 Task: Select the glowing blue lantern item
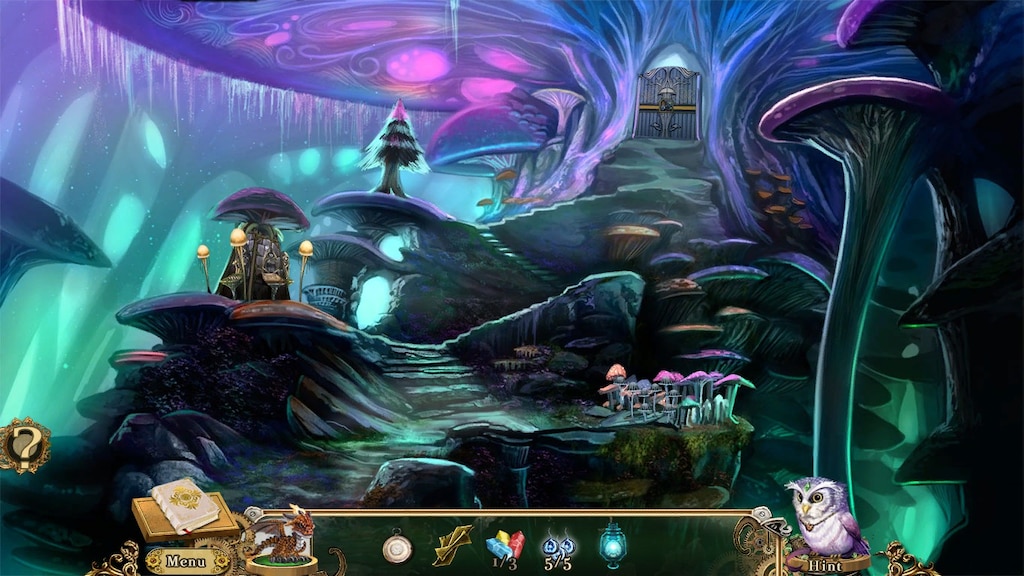pos(611,544)
